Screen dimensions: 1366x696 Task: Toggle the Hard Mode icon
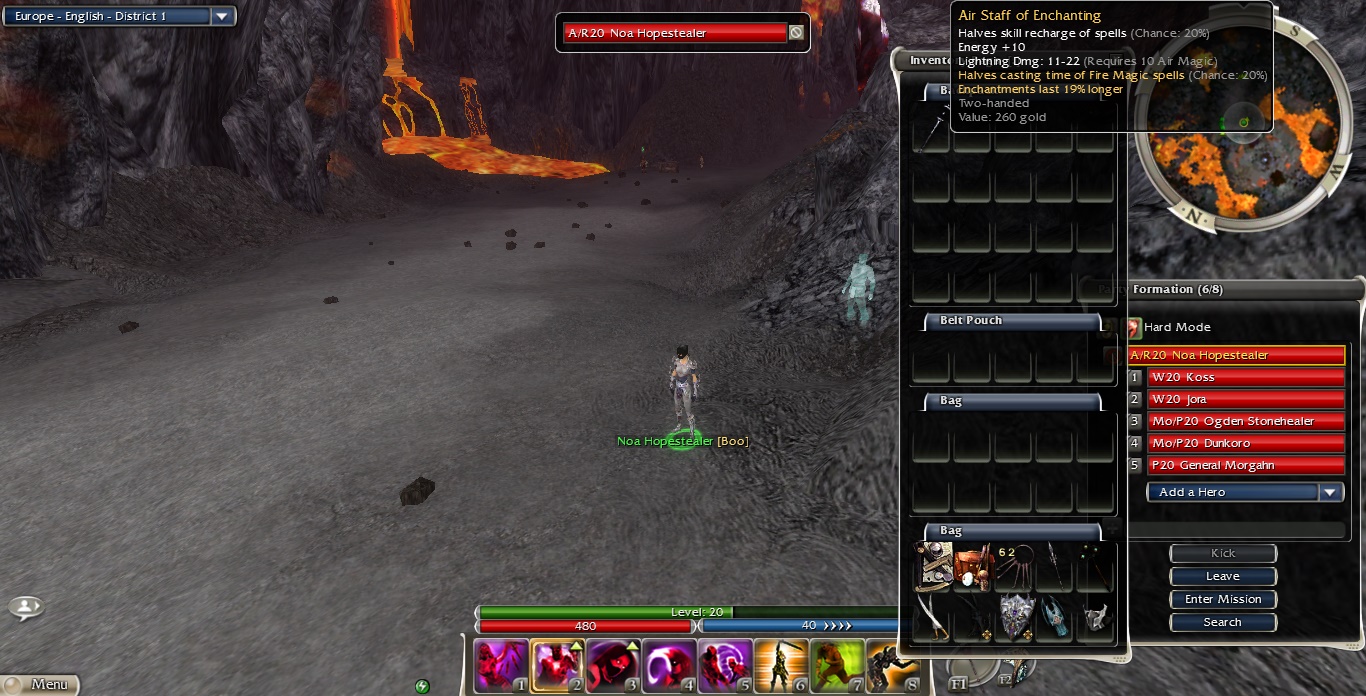tap(1134, 327)
